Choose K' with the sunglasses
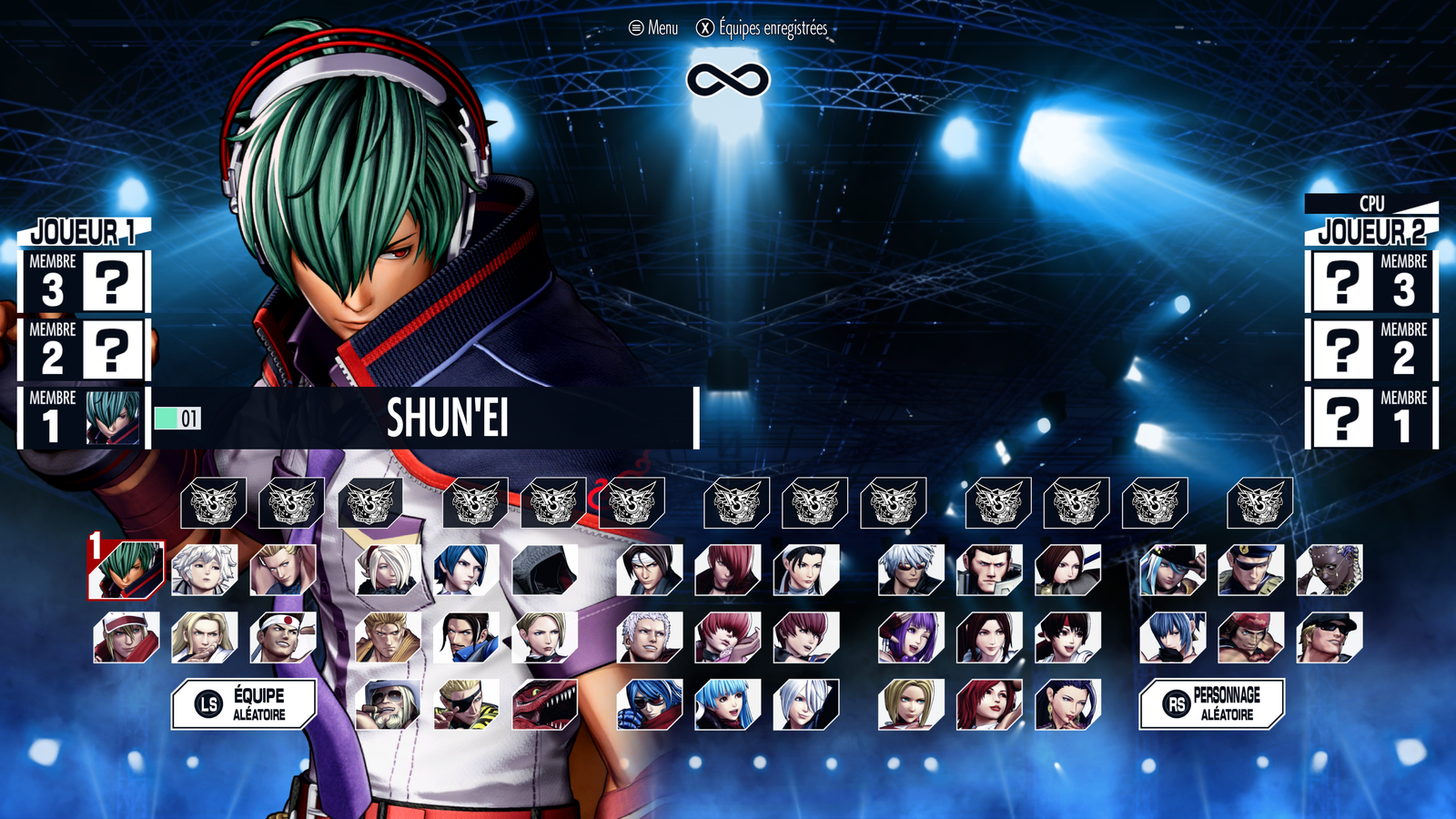The image size is (1456, 819). [911, 571]
